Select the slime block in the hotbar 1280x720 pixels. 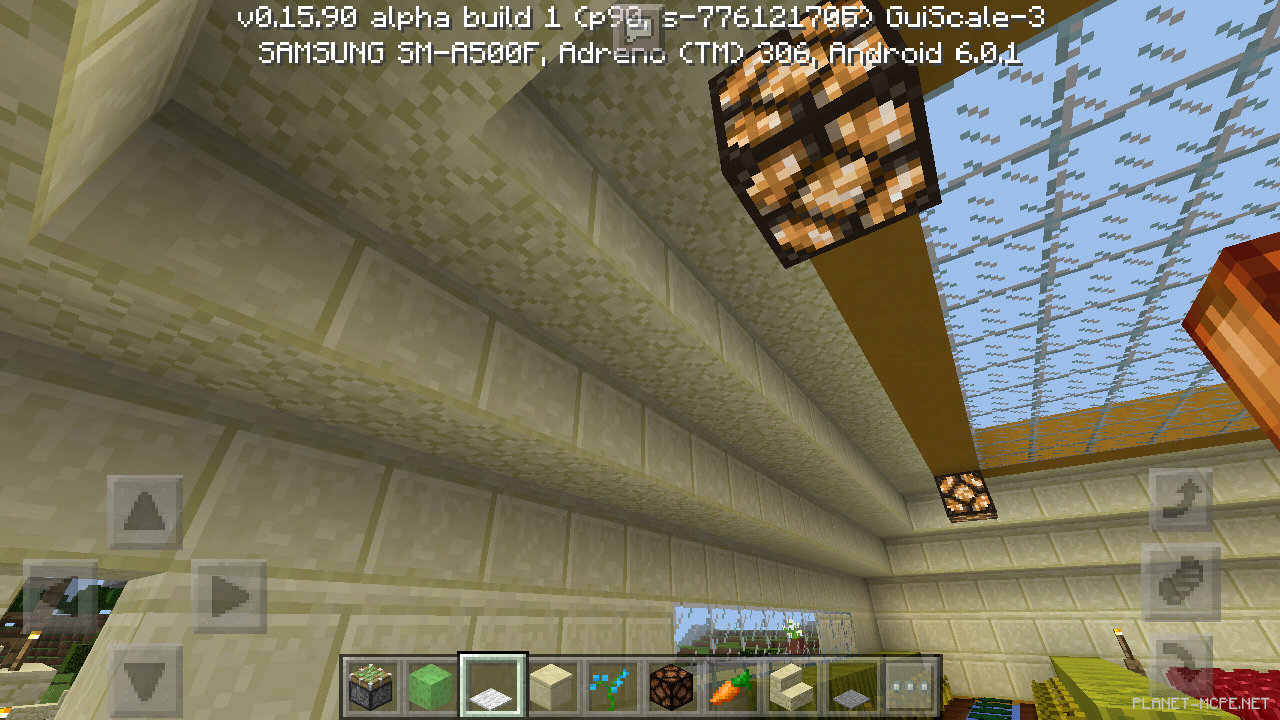(x=430, y=684)
